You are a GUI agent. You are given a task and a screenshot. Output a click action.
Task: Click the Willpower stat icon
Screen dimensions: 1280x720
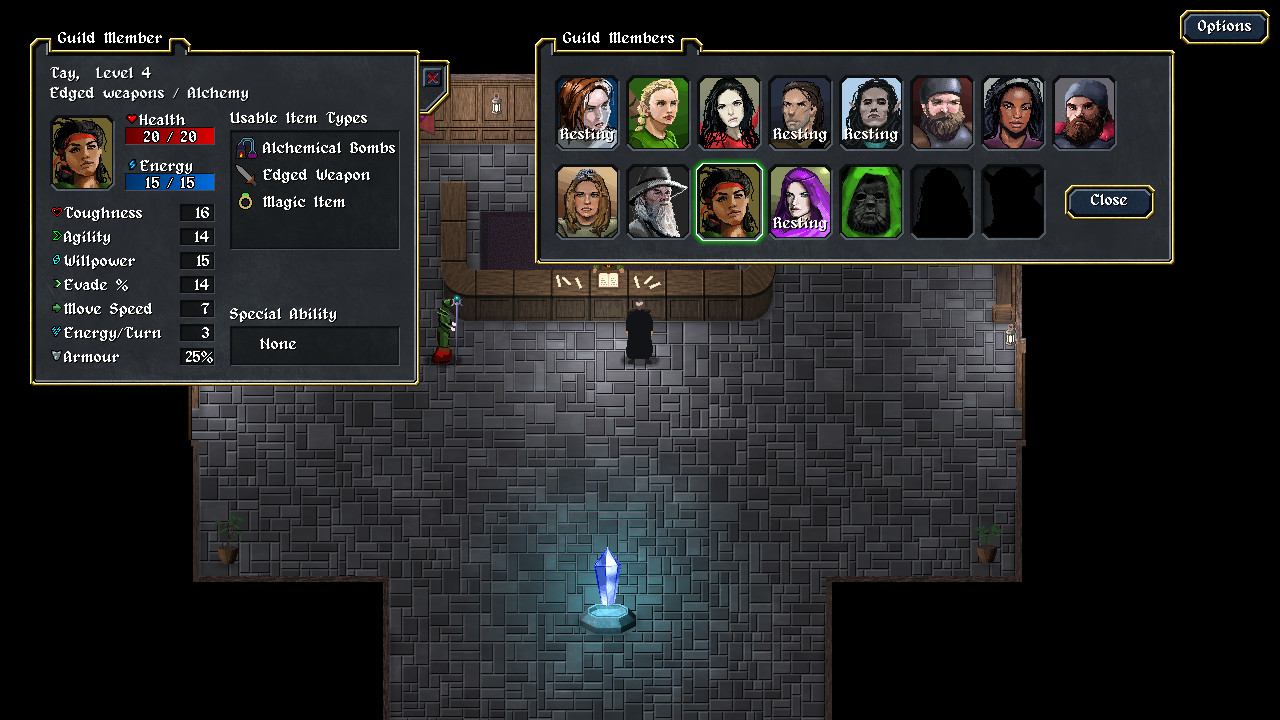point(58,260)
